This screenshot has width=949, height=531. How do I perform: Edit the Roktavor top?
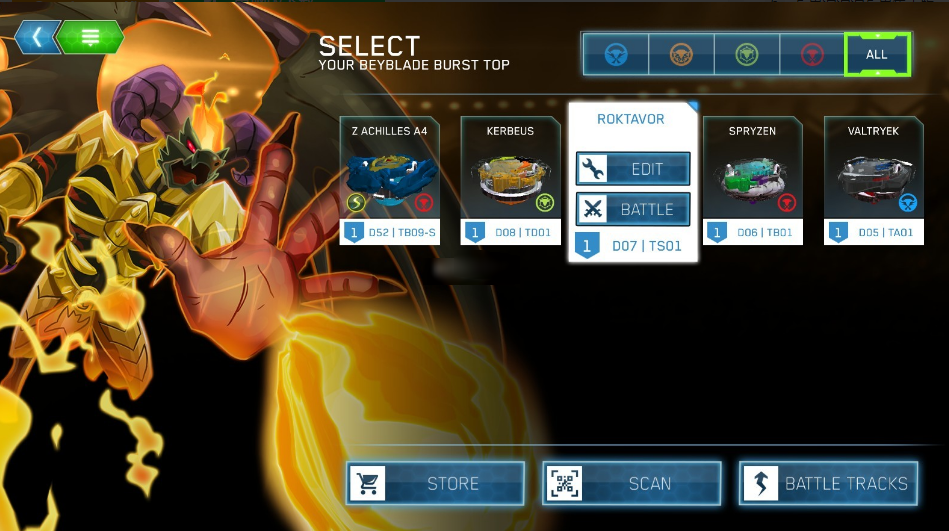633,169
